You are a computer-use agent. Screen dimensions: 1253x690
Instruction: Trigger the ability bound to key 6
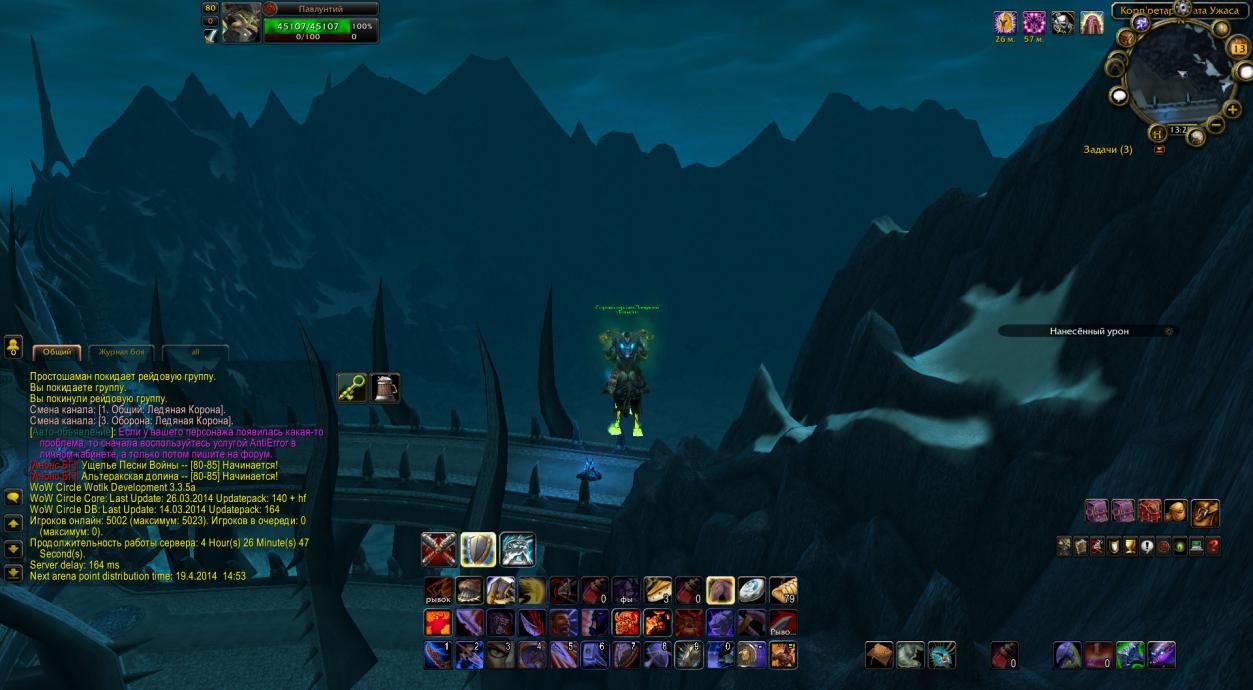595,655
